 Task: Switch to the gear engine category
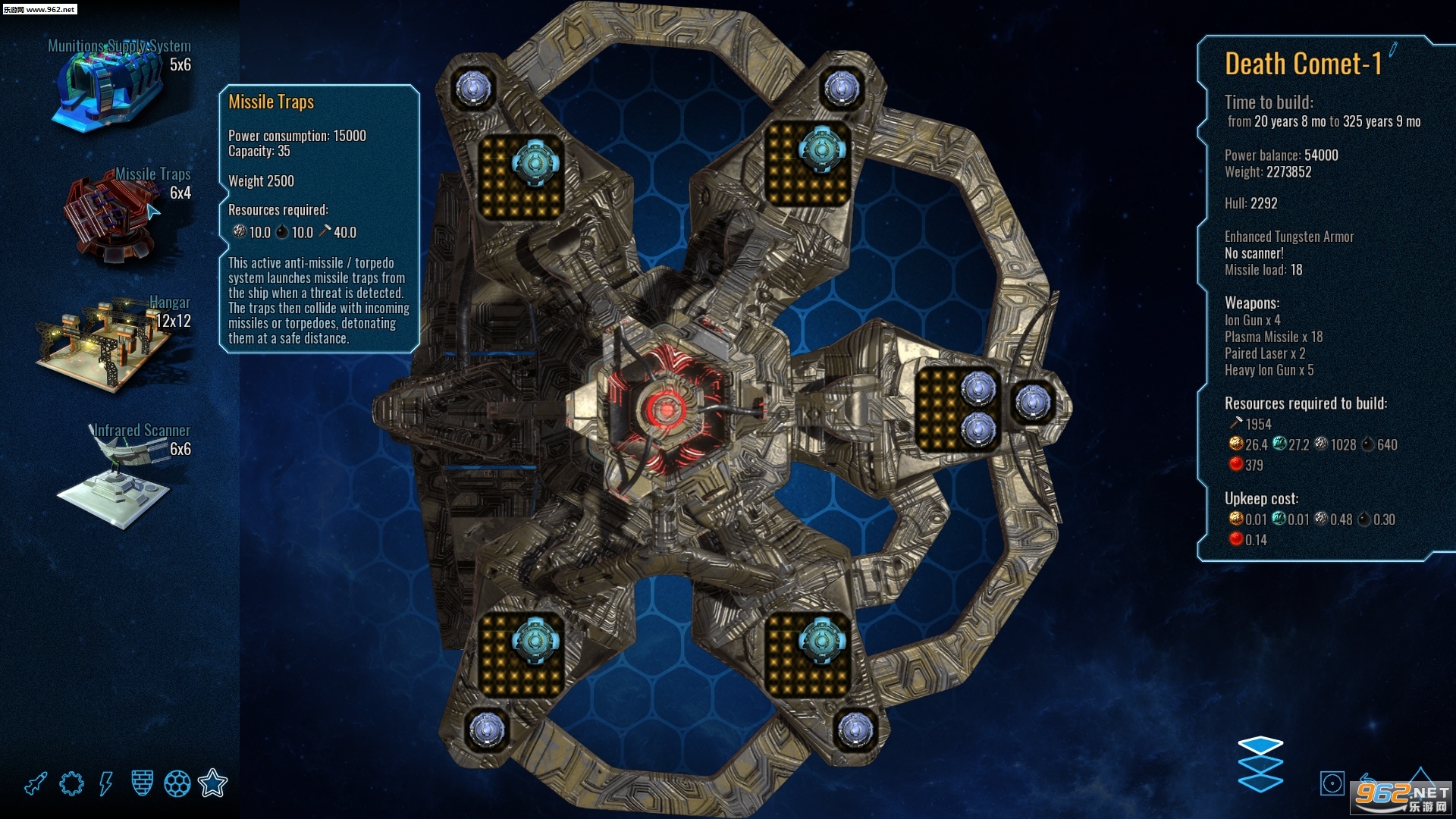click(71, 783)
